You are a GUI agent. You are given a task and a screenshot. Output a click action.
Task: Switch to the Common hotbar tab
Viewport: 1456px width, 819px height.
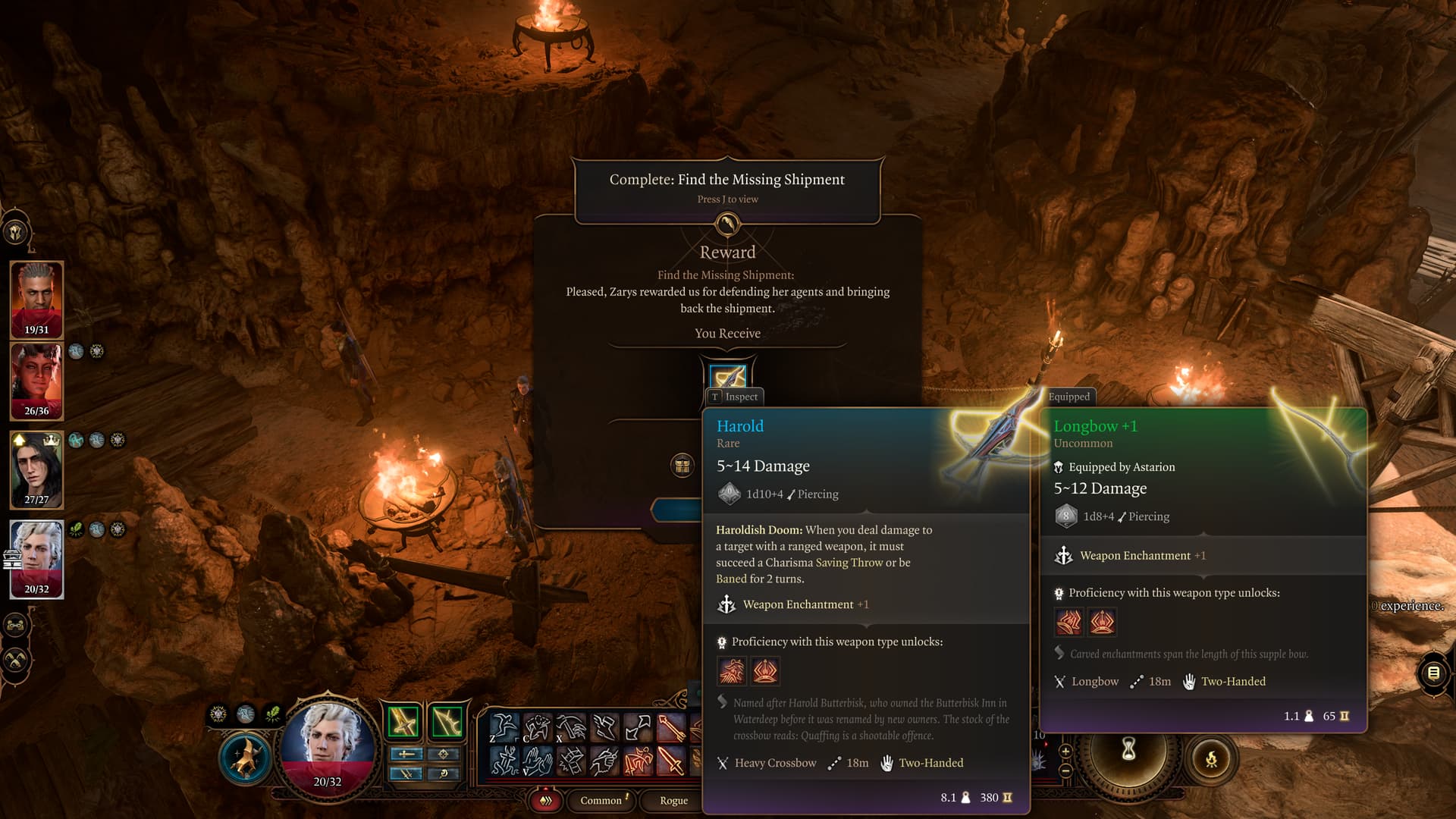[601, 800]
